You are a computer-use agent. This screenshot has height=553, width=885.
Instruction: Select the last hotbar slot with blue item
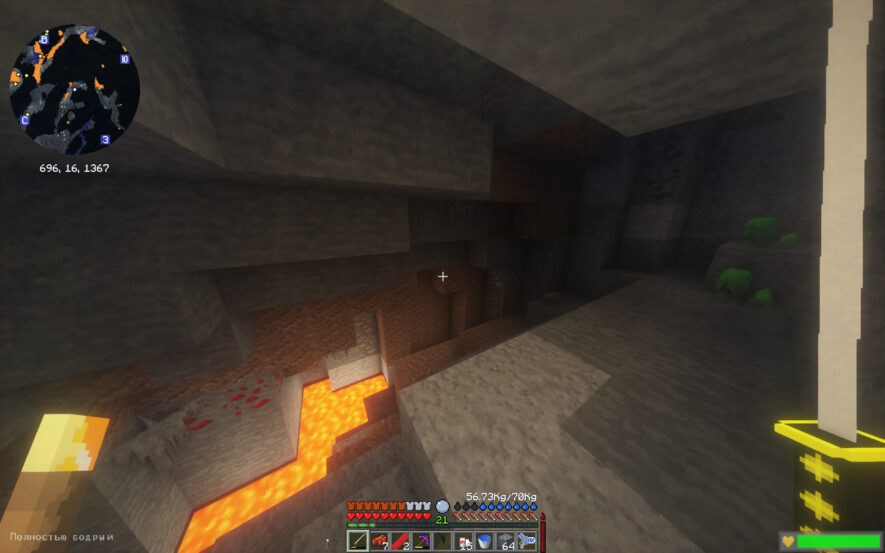point(526,541)
